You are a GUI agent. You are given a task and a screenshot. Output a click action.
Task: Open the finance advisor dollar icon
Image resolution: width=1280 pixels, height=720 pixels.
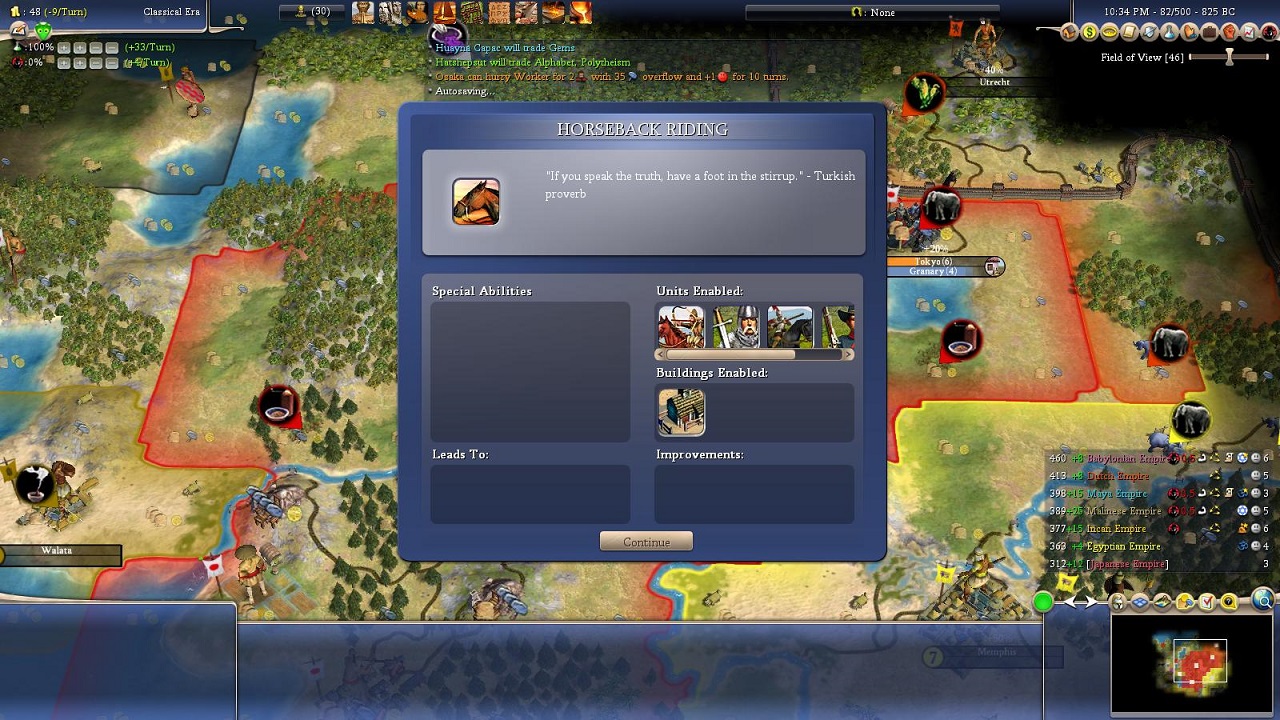tap(1089, 33)
